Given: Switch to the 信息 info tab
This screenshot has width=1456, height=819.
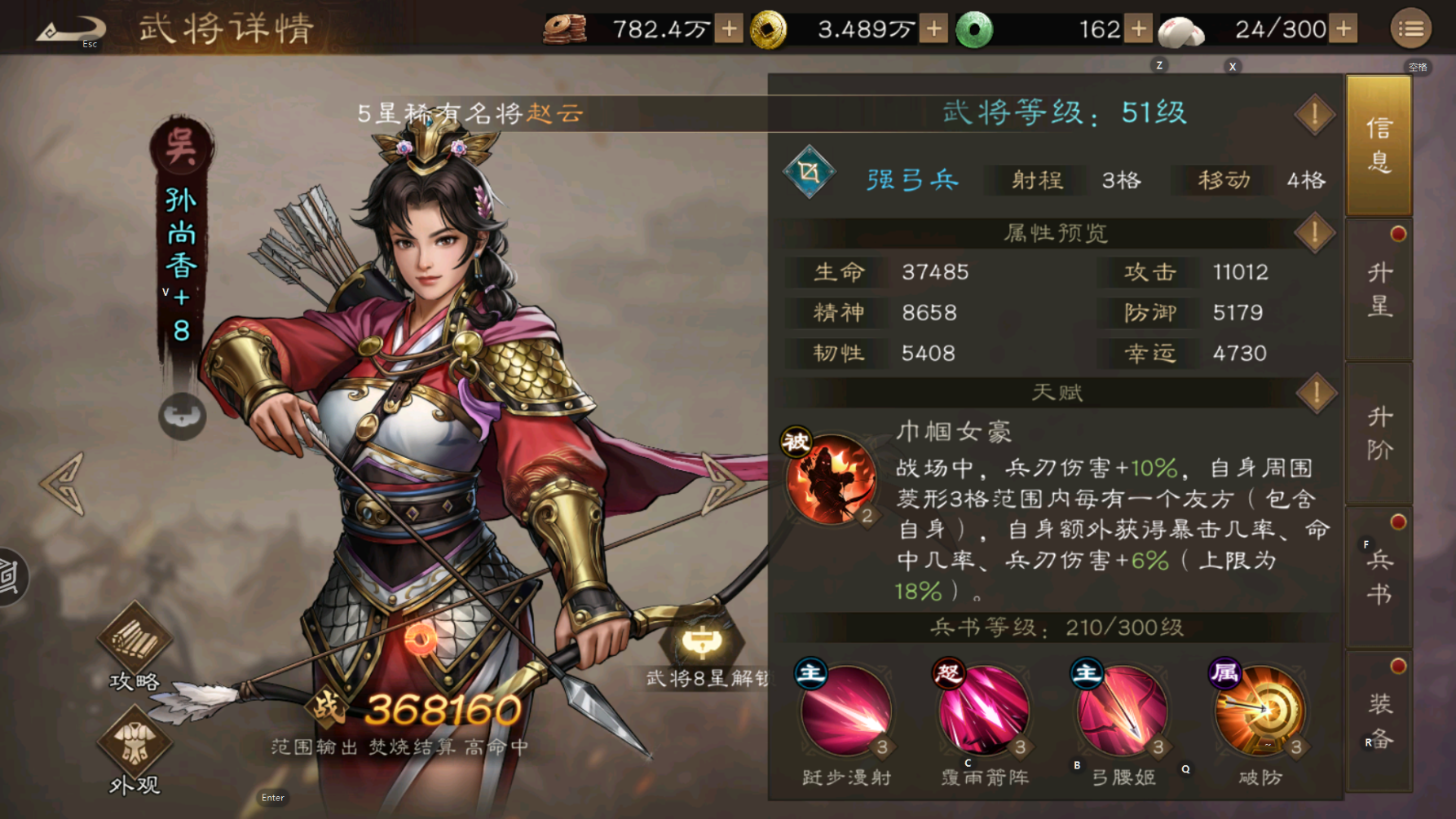Looking at the screenshot, I should pos(1379,144).
